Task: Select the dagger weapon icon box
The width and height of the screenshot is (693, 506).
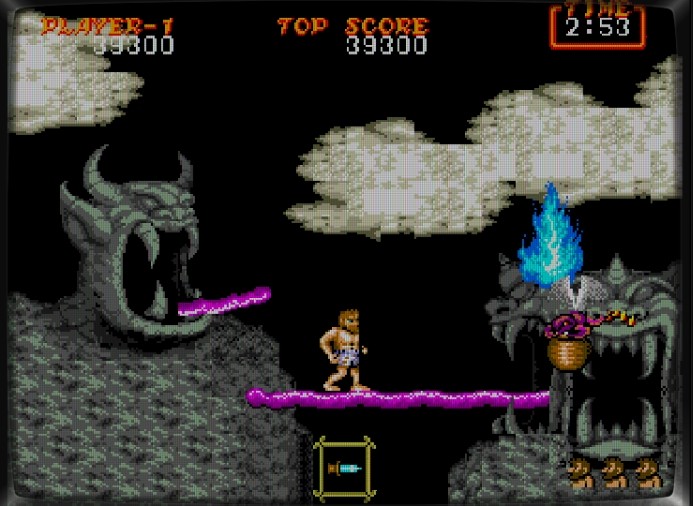Action: click(x=345, y=466)
